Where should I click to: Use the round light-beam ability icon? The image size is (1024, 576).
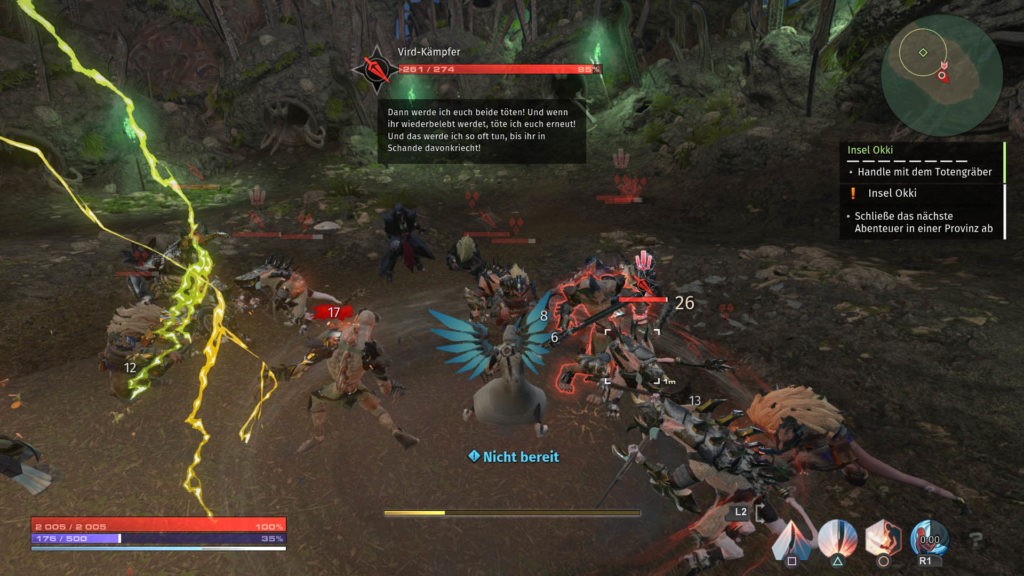836,540
